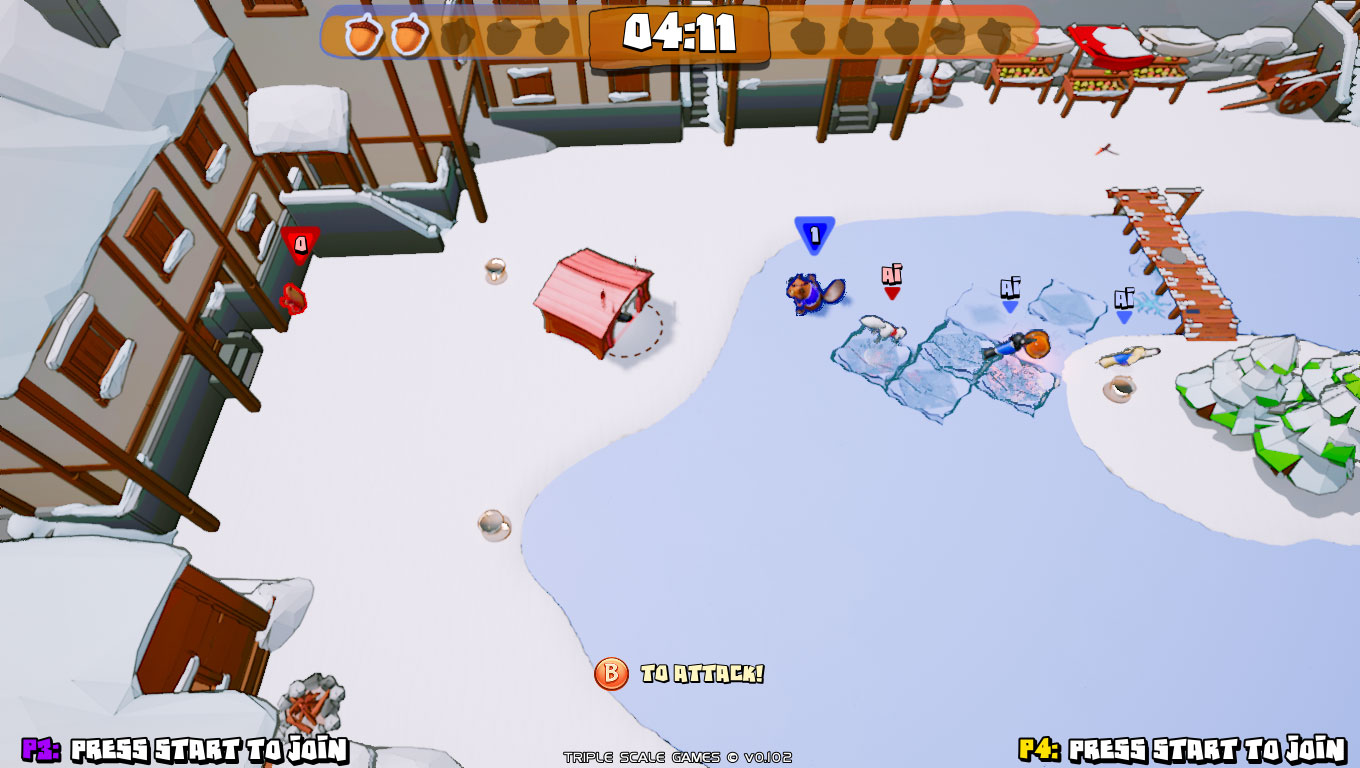1360x768 pixels.
Task: Click the red acorn icon near the building
Action: (291, 297)
